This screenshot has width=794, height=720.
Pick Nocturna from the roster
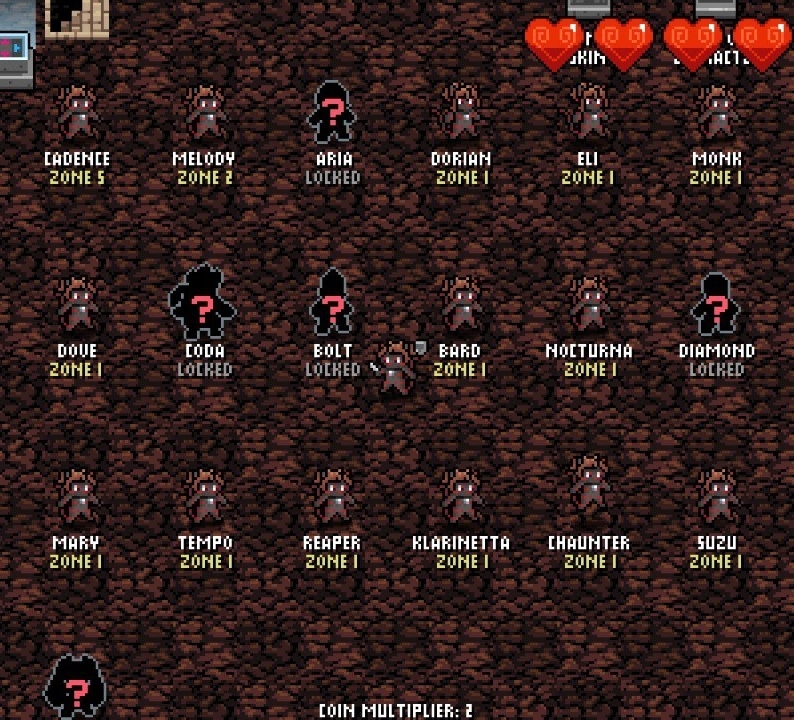pos(588,305)
